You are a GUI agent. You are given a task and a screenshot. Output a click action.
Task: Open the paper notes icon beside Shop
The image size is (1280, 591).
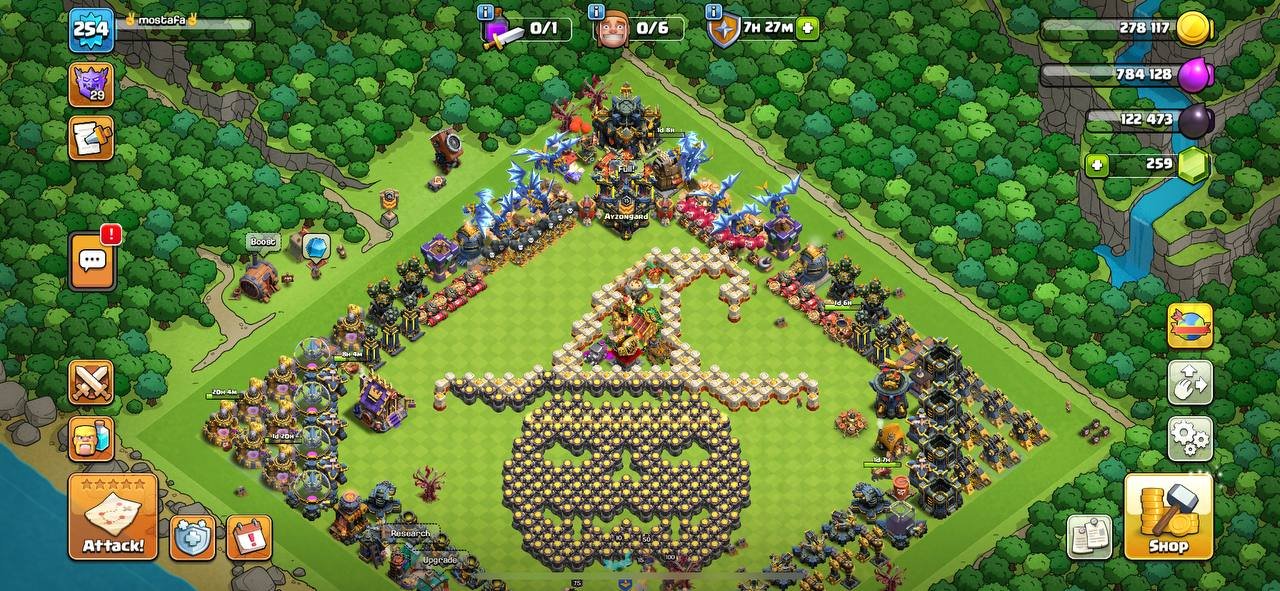1089,537
